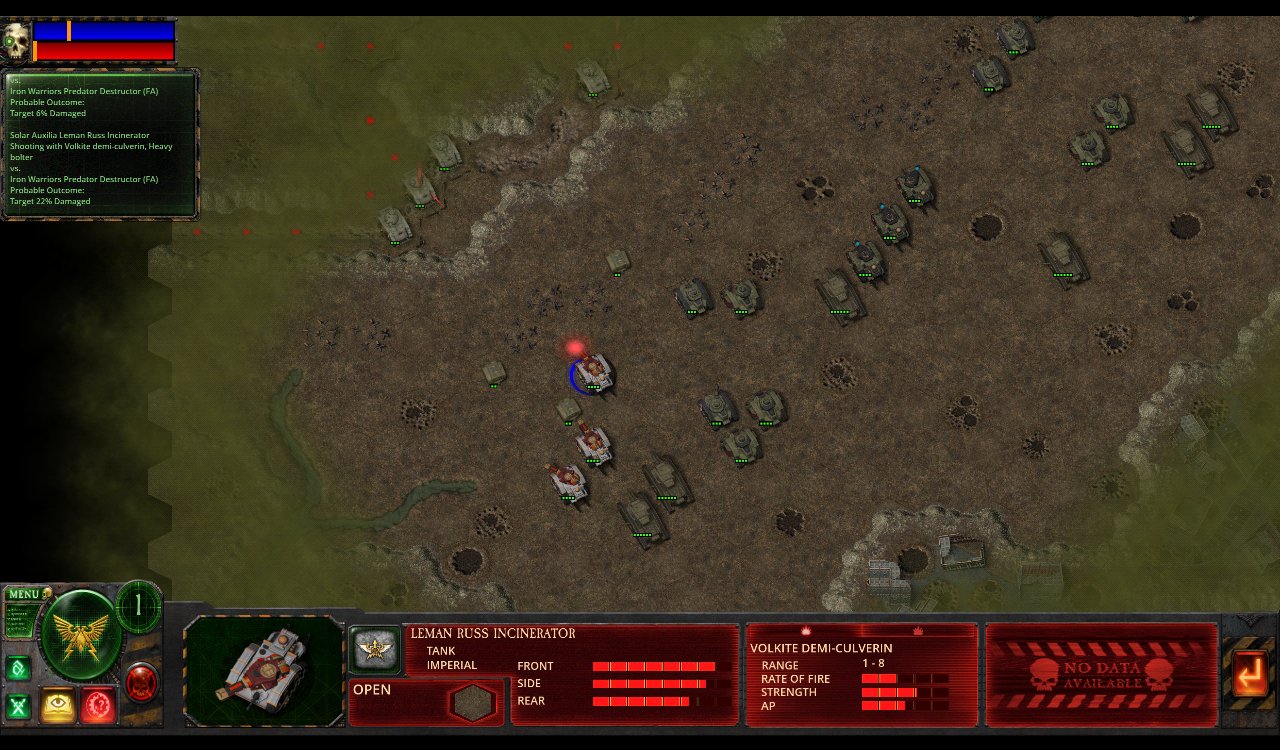Screen dimensions: 1280x750
Task: Toggle the green crossed-swords button
Action: click(18, 706)
